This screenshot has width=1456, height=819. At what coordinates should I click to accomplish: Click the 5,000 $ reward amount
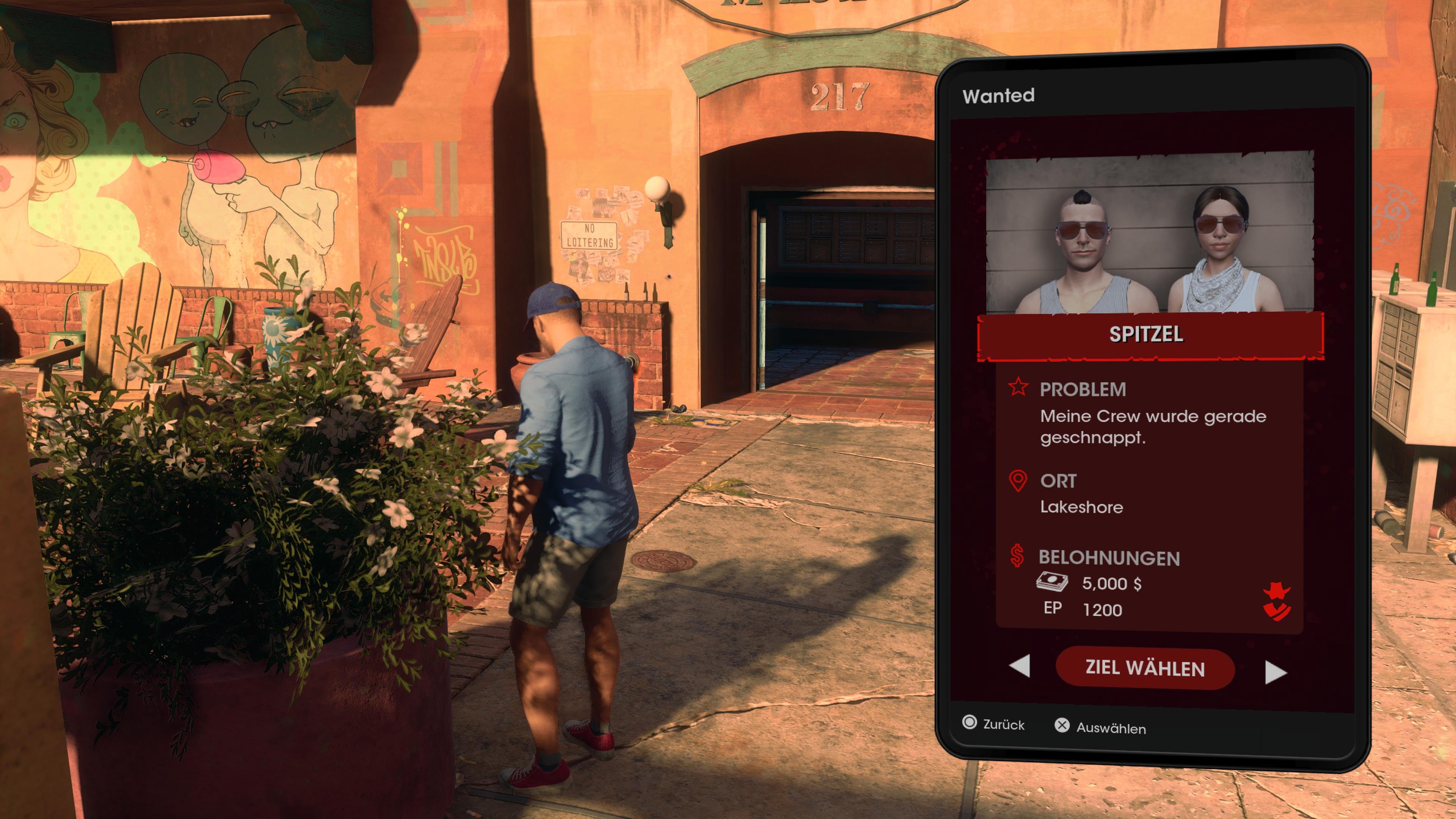point(1111,584)
